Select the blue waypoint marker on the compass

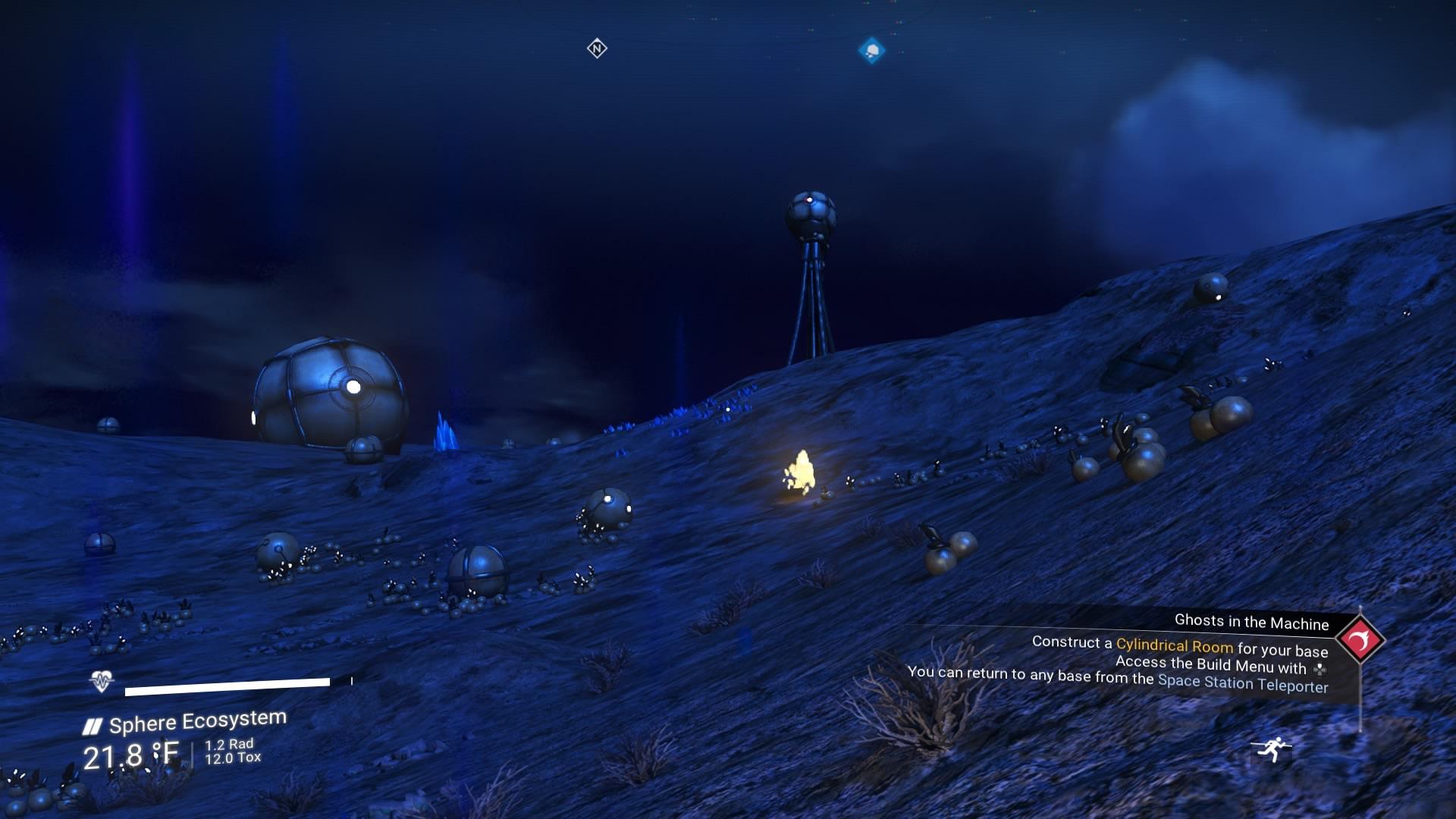(x=872, y=51)
